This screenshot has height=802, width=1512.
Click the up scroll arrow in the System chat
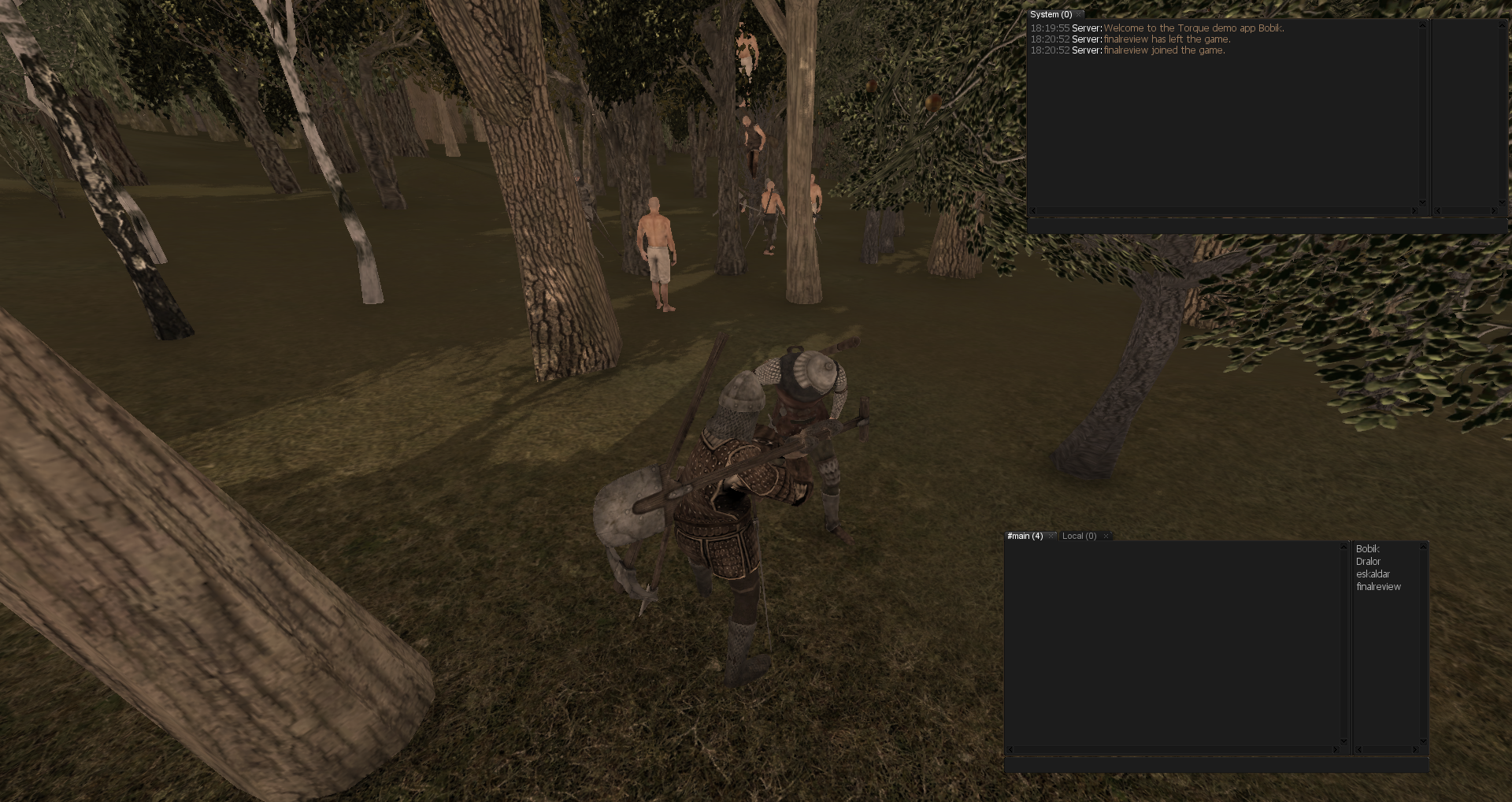[1423, 24]
